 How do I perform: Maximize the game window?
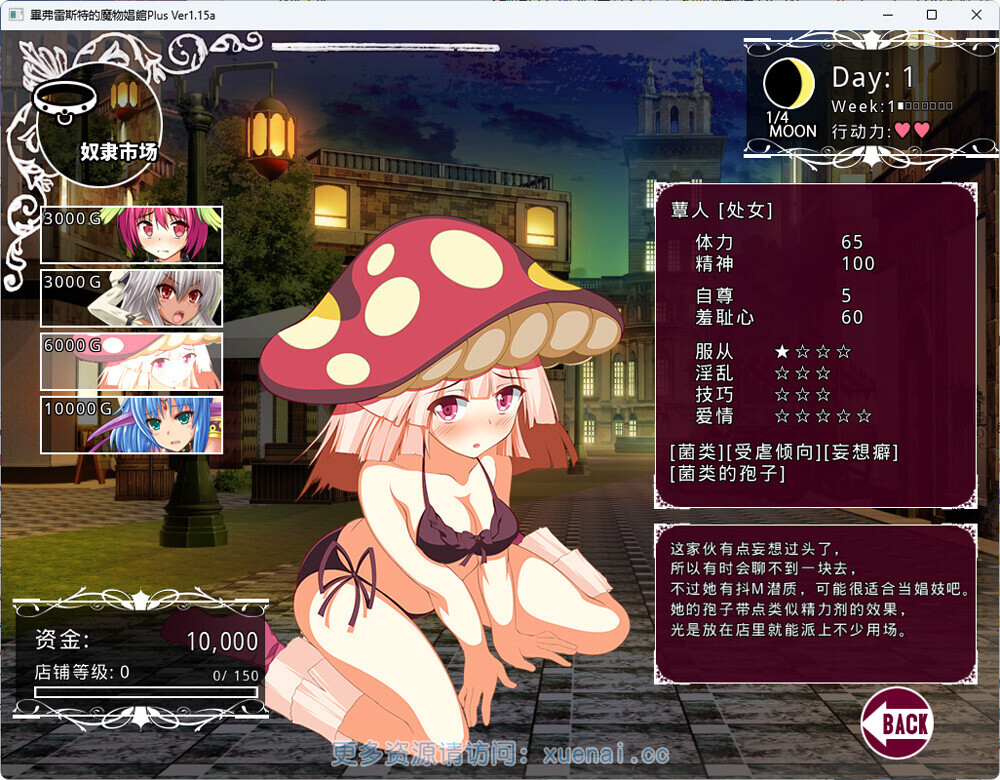[x=931, y=15]
